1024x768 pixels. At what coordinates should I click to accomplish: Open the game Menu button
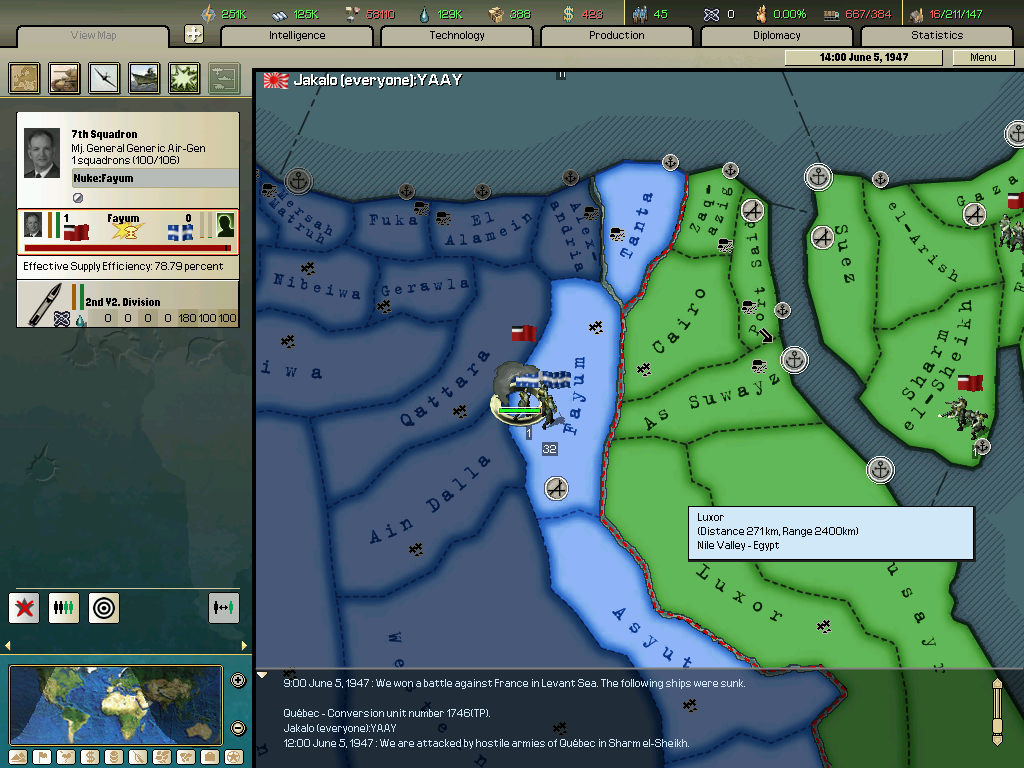coord(983,58)
